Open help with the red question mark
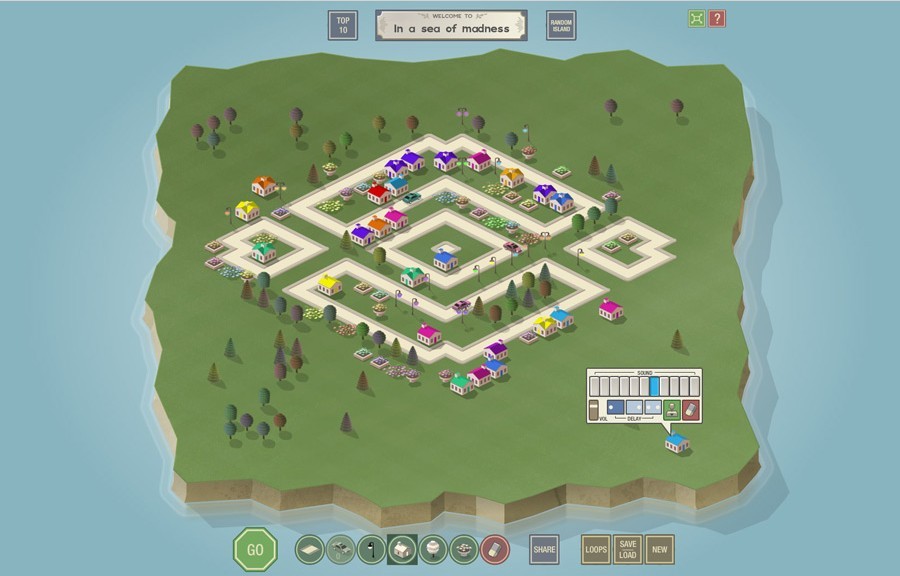Screen dimensions: 900x576 tap(717, 18)
